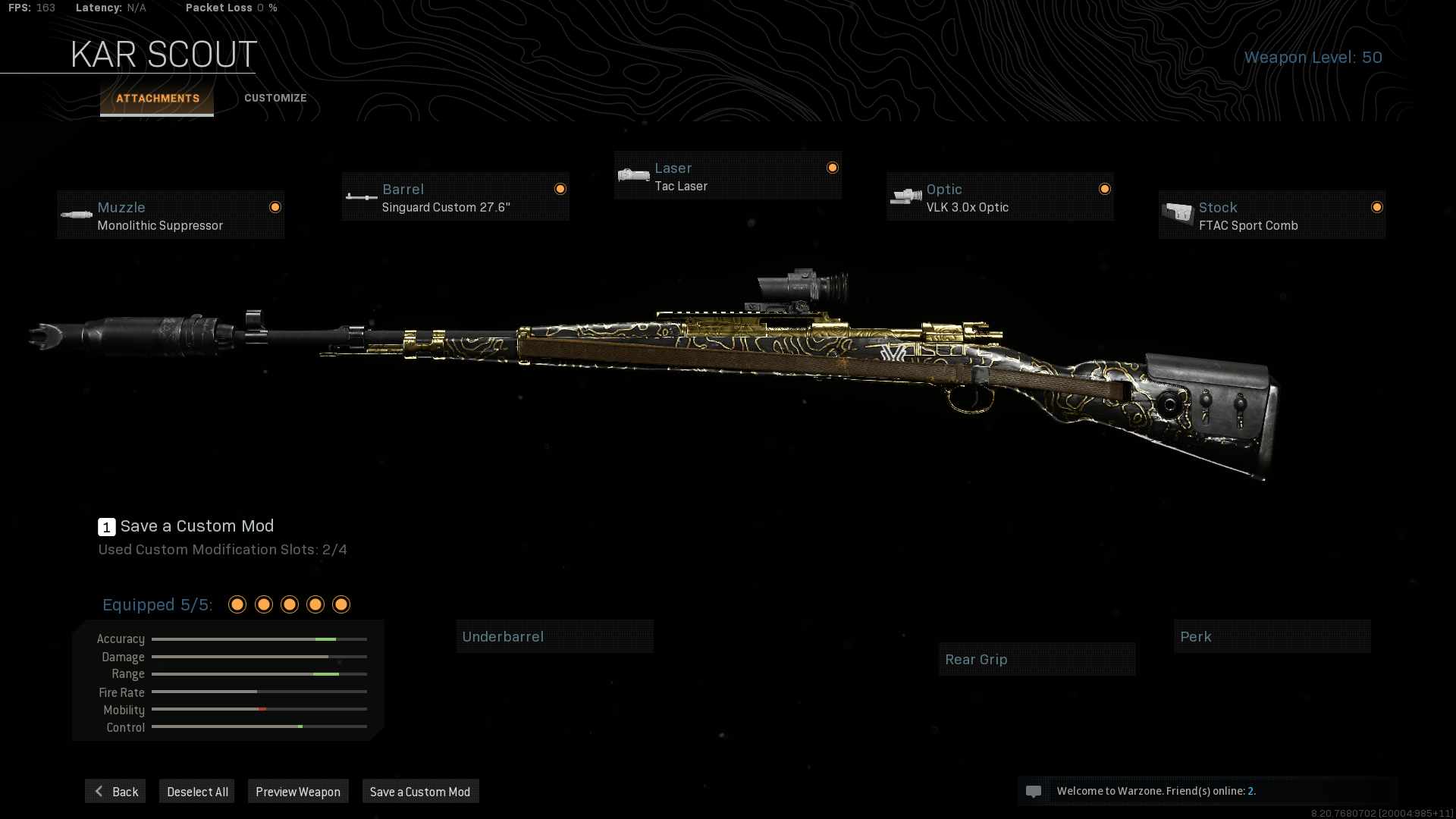Image resolution: width=1456 pixels, height=819 pixels.
Task: Open the Barrel Singuard Custom slot
Action: point(455,197)
